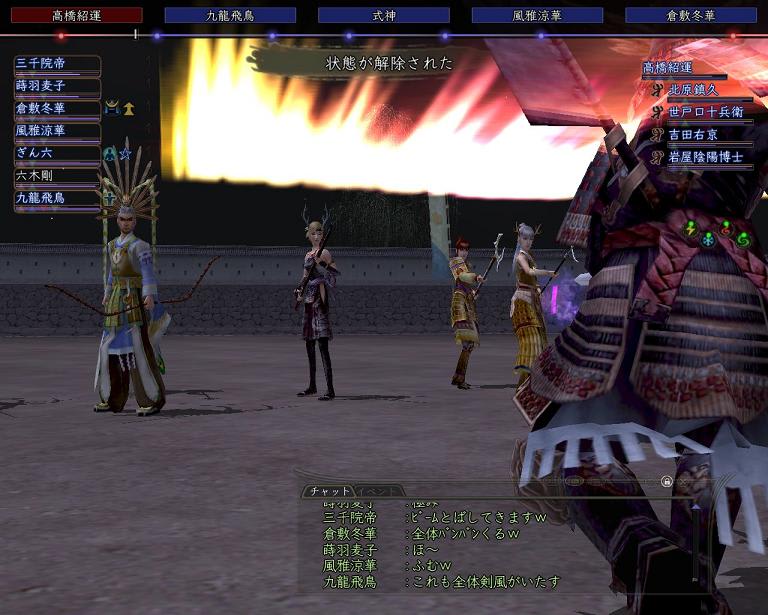Click the chat window scrollbar
This screenshot has width=768, height=615.
point(697,540)
